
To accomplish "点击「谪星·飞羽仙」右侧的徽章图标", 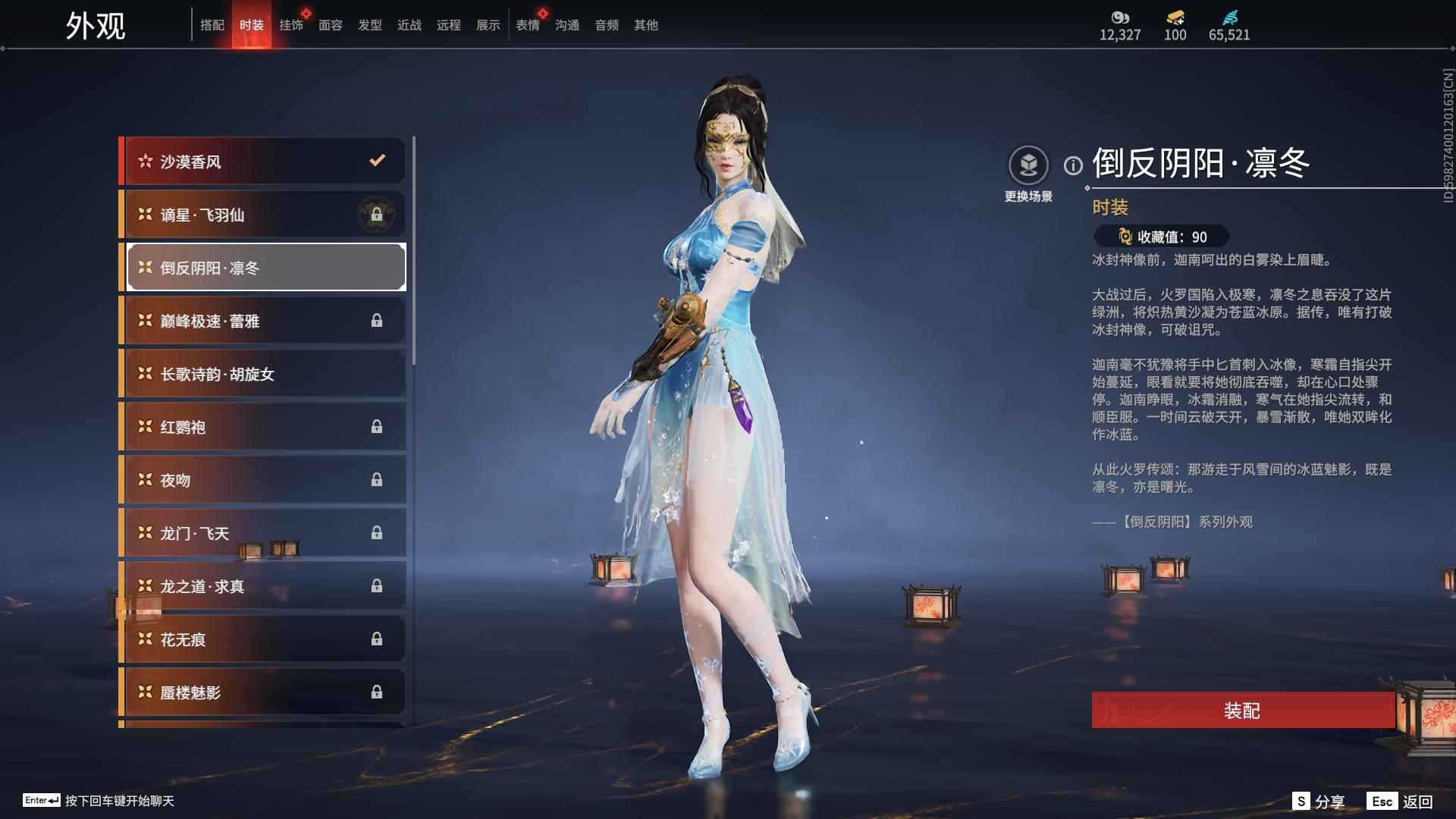I will 375,214.
